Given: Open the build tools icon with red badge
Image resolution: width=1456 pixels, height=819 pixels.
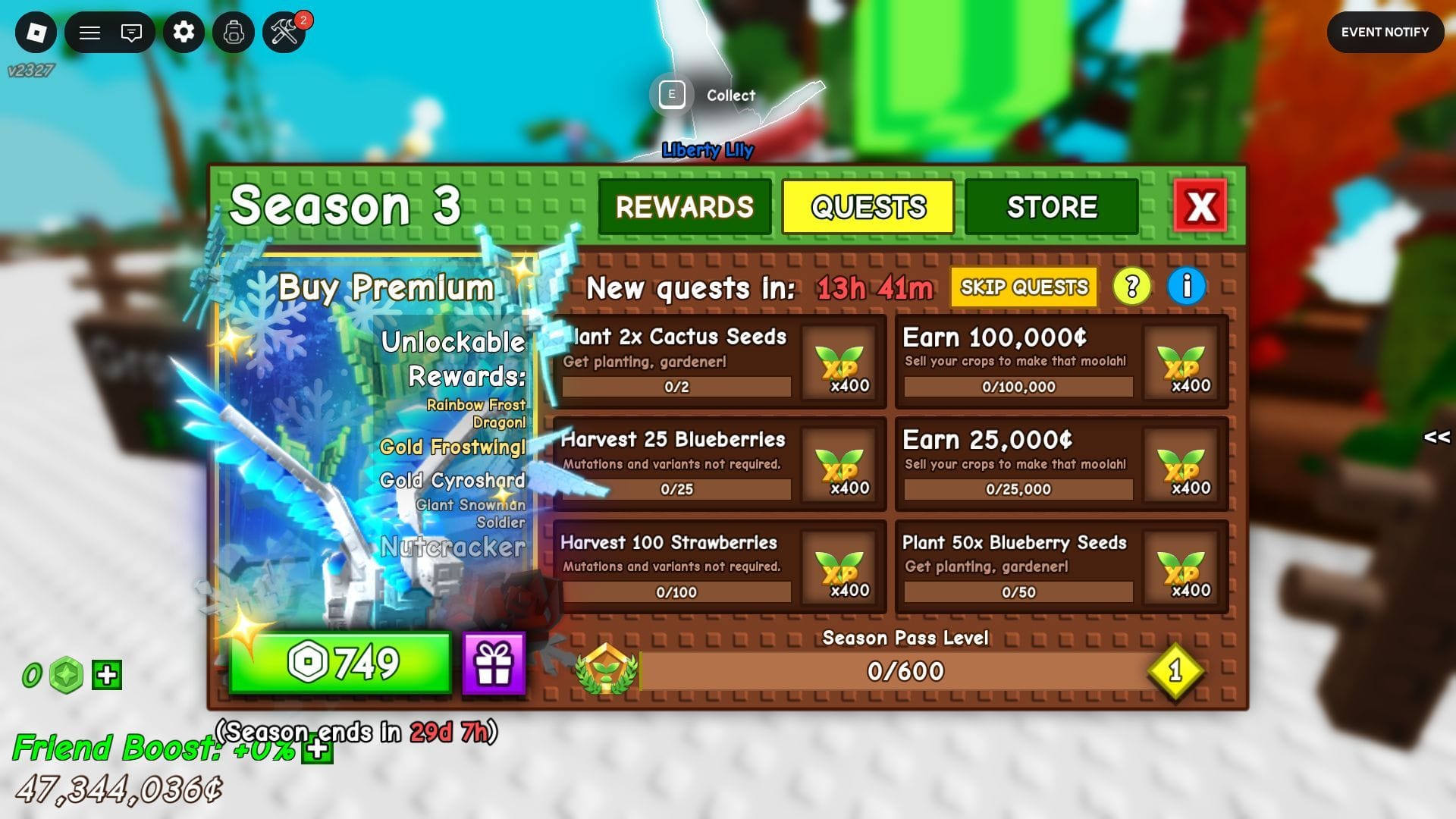Looking at the screenshot, I should [284, 33].
